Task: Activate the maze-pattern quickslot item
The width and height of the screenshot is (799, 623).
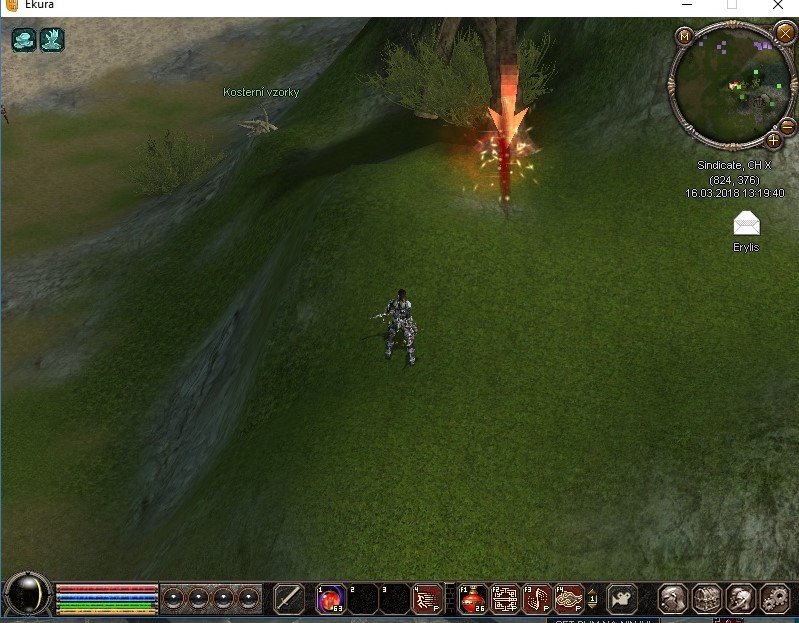Action: (x=504, y=598)
